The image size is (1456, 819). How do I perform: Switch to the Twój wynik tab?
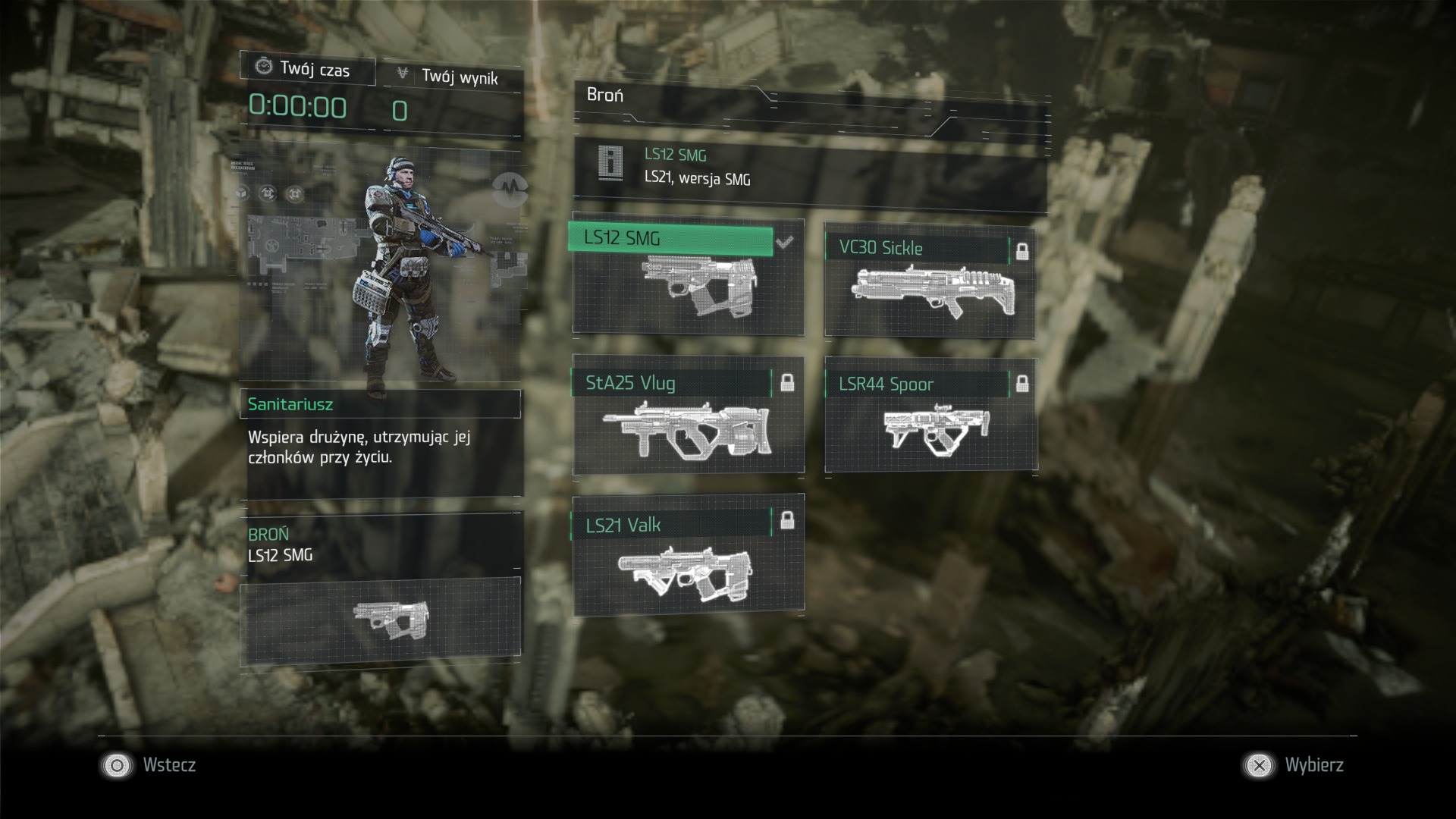tap(451, 76)
